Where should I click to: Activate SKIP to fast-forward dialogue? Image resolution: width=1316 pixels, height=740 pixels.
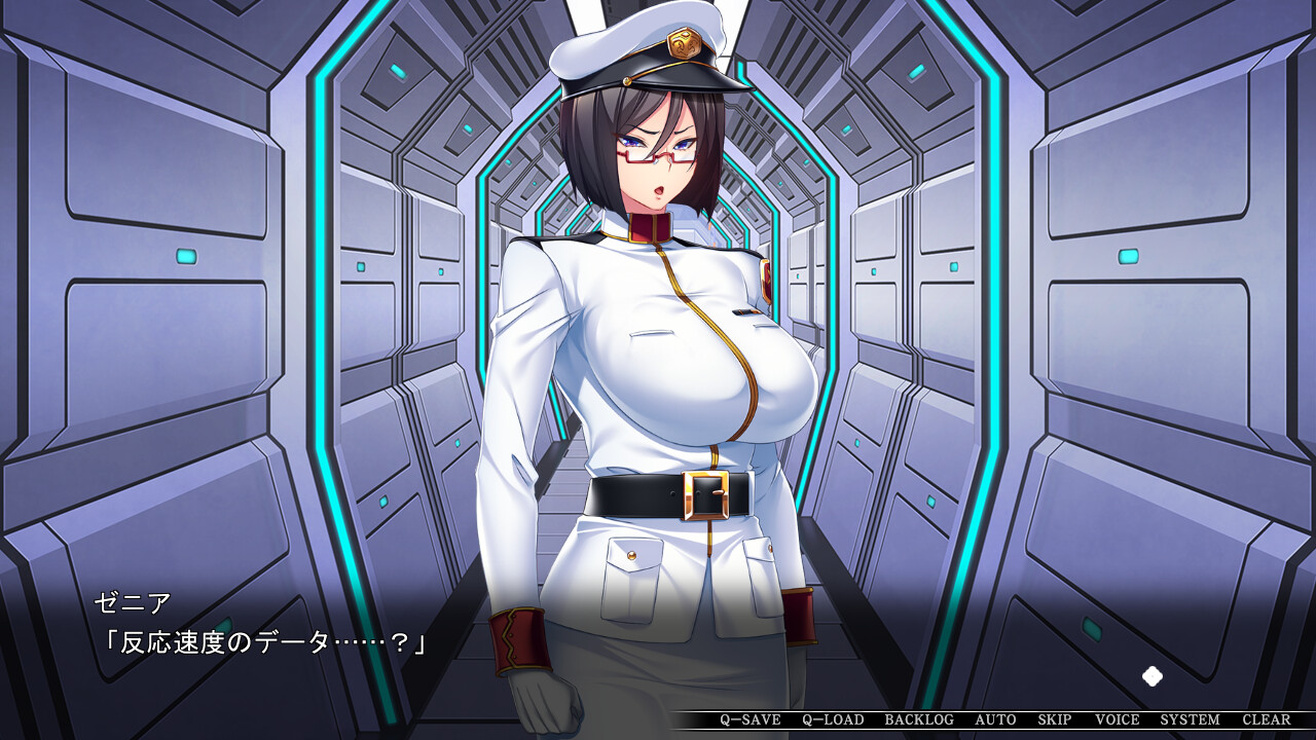tap(1054, 720)
